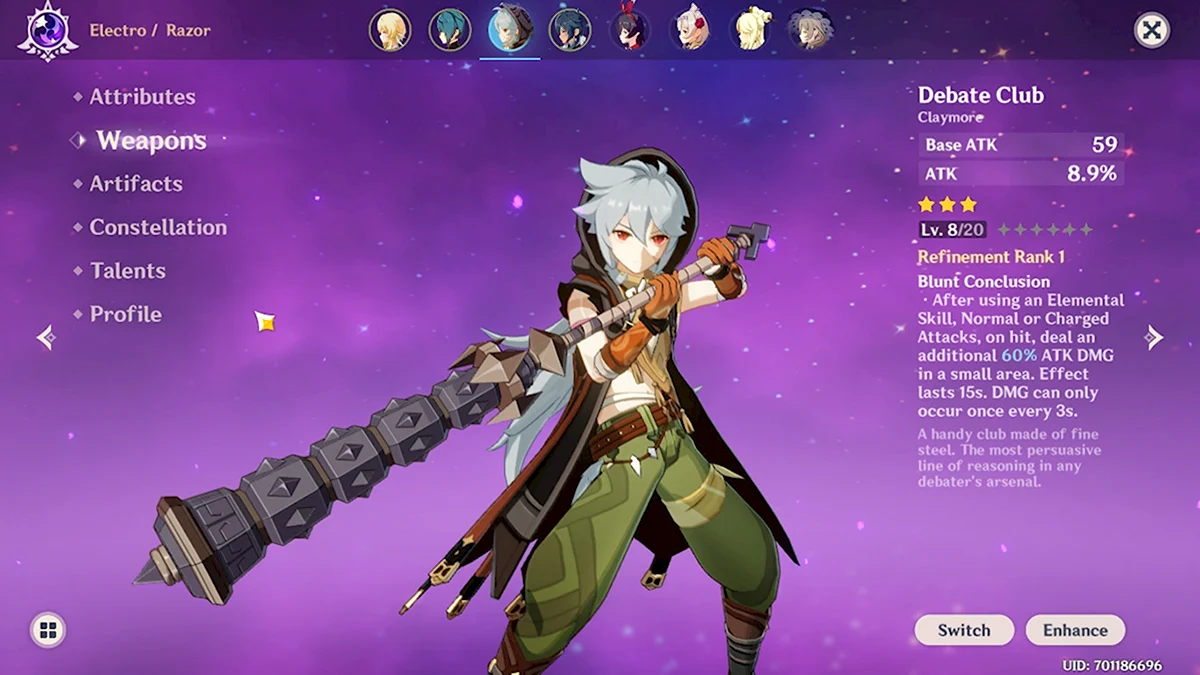Viewport: 1200px width, 675px height.
Task: Close the character screen with the X
Action: (1152, 30)
